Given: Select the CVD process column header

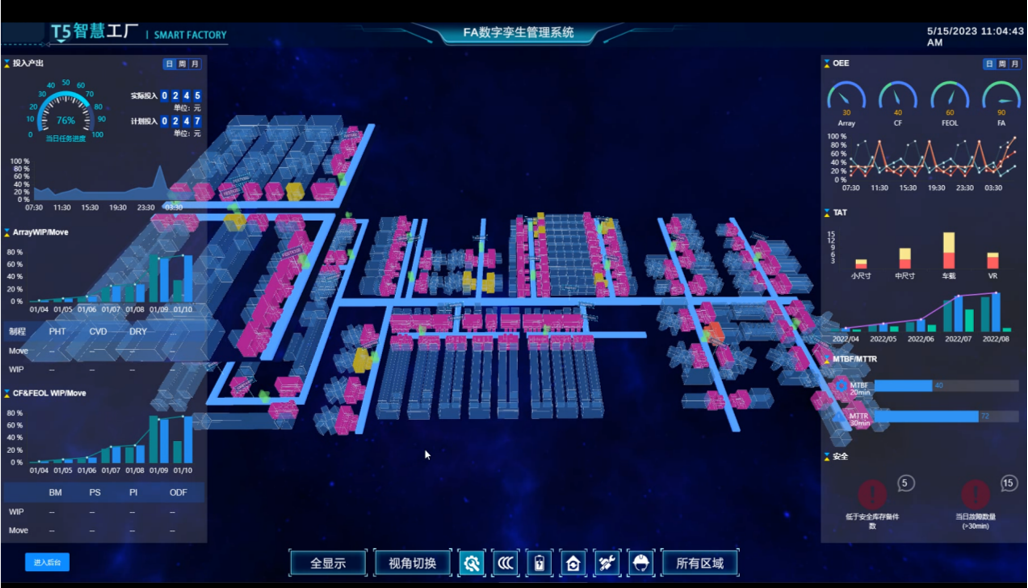Looking at the screenshot, I should 98,331.
